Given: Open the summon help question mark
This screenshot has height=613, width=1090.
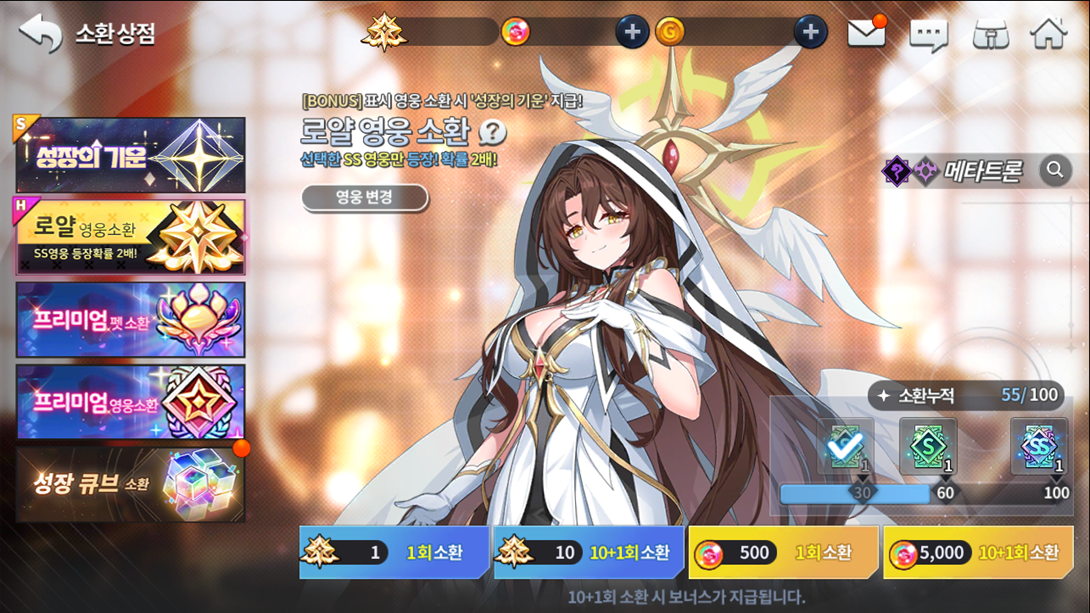Looking at the screenshot, I should pos(492,132).
